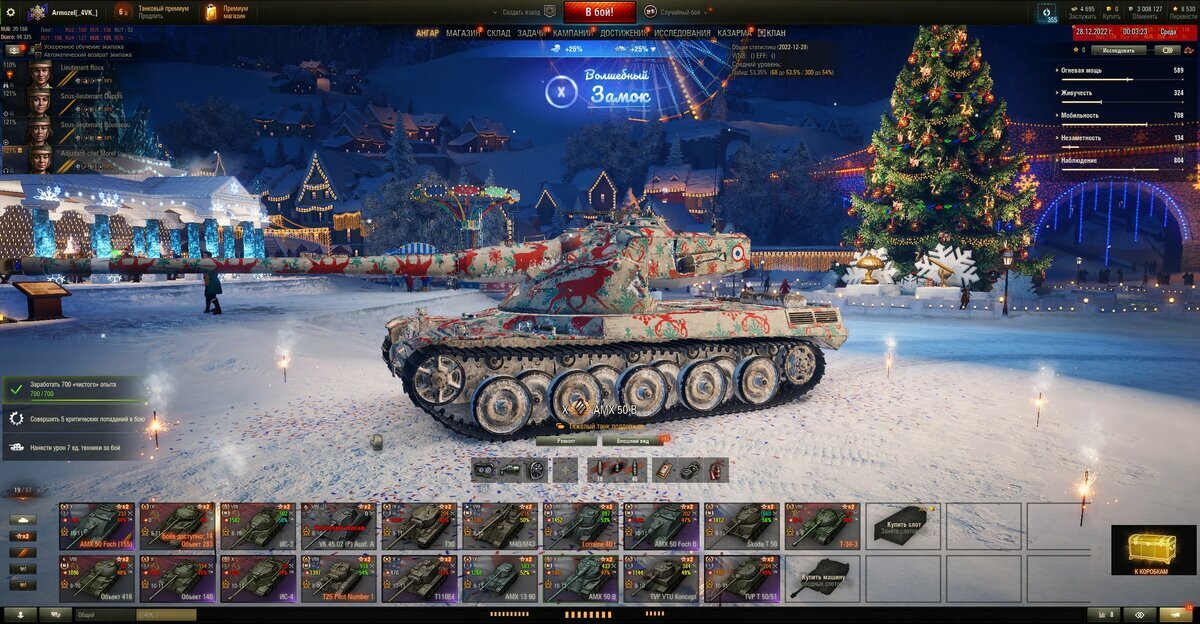Pick the T25 Pilot Number 1 tank
Viewport: 1200px width, 624px height.
click(x=339, y=579)
